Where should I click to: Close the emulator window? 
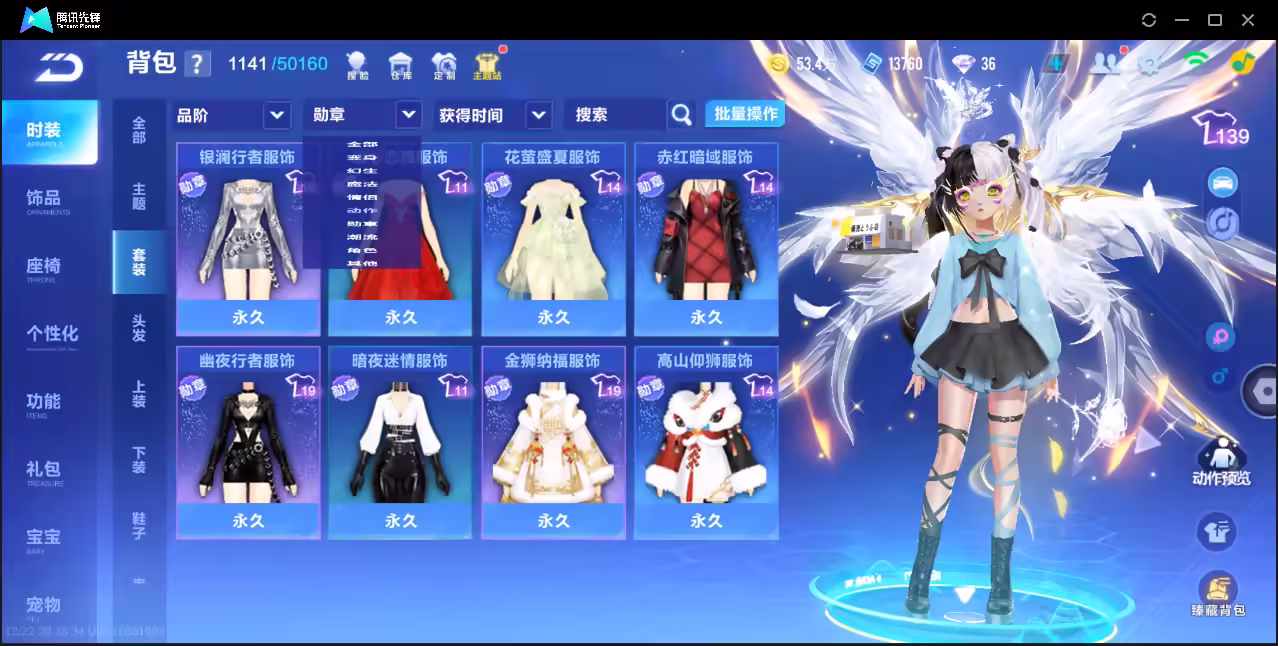1248,20
